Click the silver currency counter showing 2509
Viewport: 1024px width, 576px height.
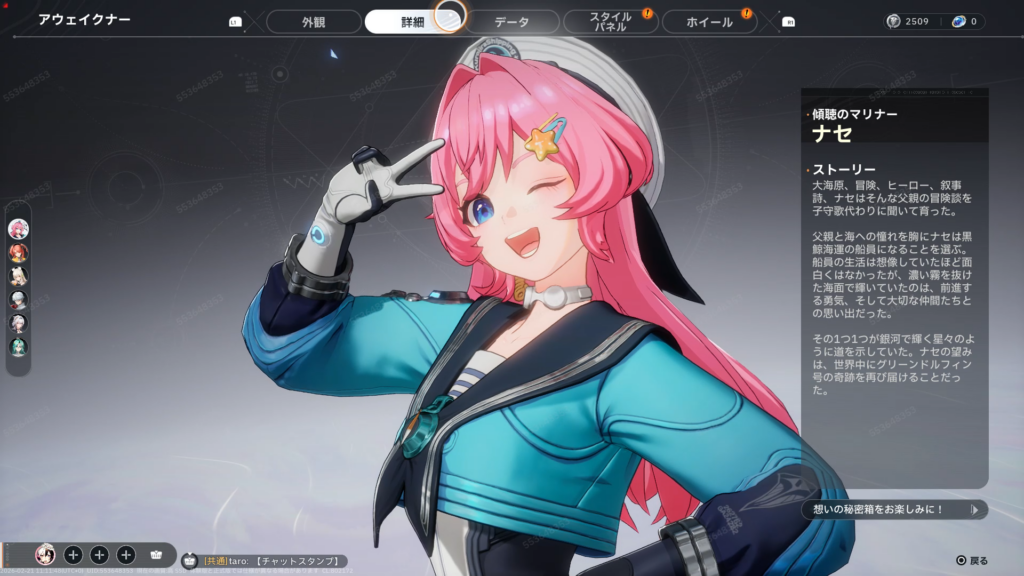click(x=908, y=21)
